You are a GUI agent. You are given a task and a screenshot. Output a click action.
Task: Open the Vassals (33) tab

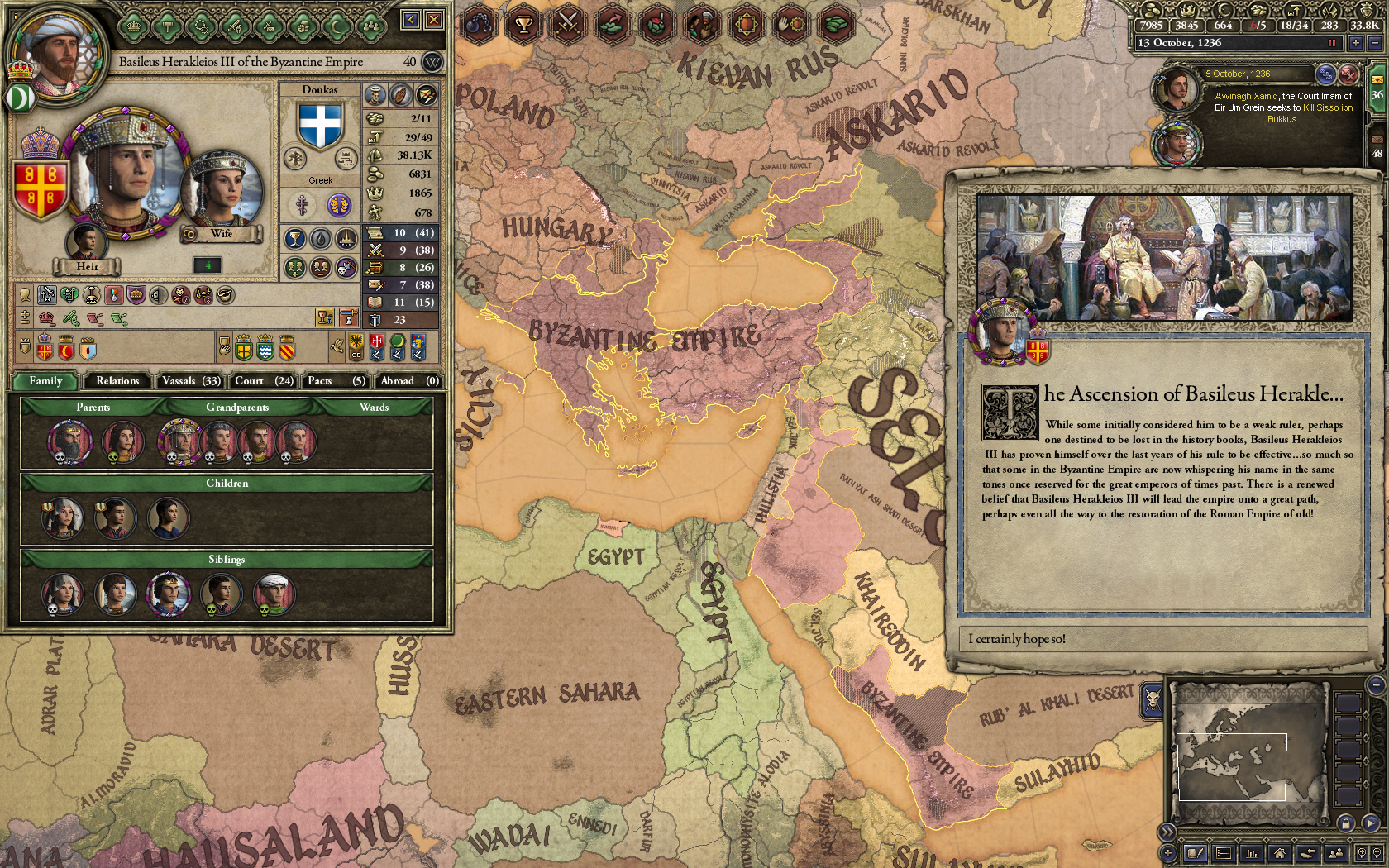(x=189, y=381)
